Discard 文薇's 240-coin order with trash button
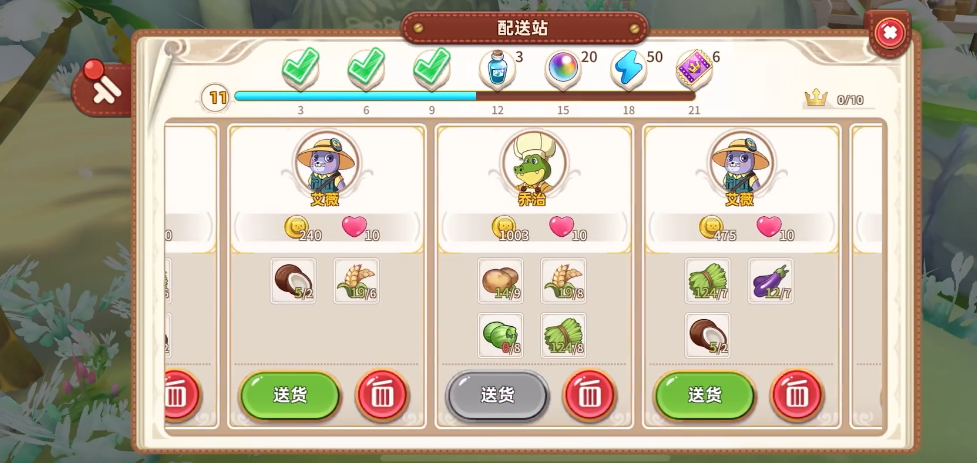Image resolution: width=977 pixels, height=463 pixels. click(382, 395)
